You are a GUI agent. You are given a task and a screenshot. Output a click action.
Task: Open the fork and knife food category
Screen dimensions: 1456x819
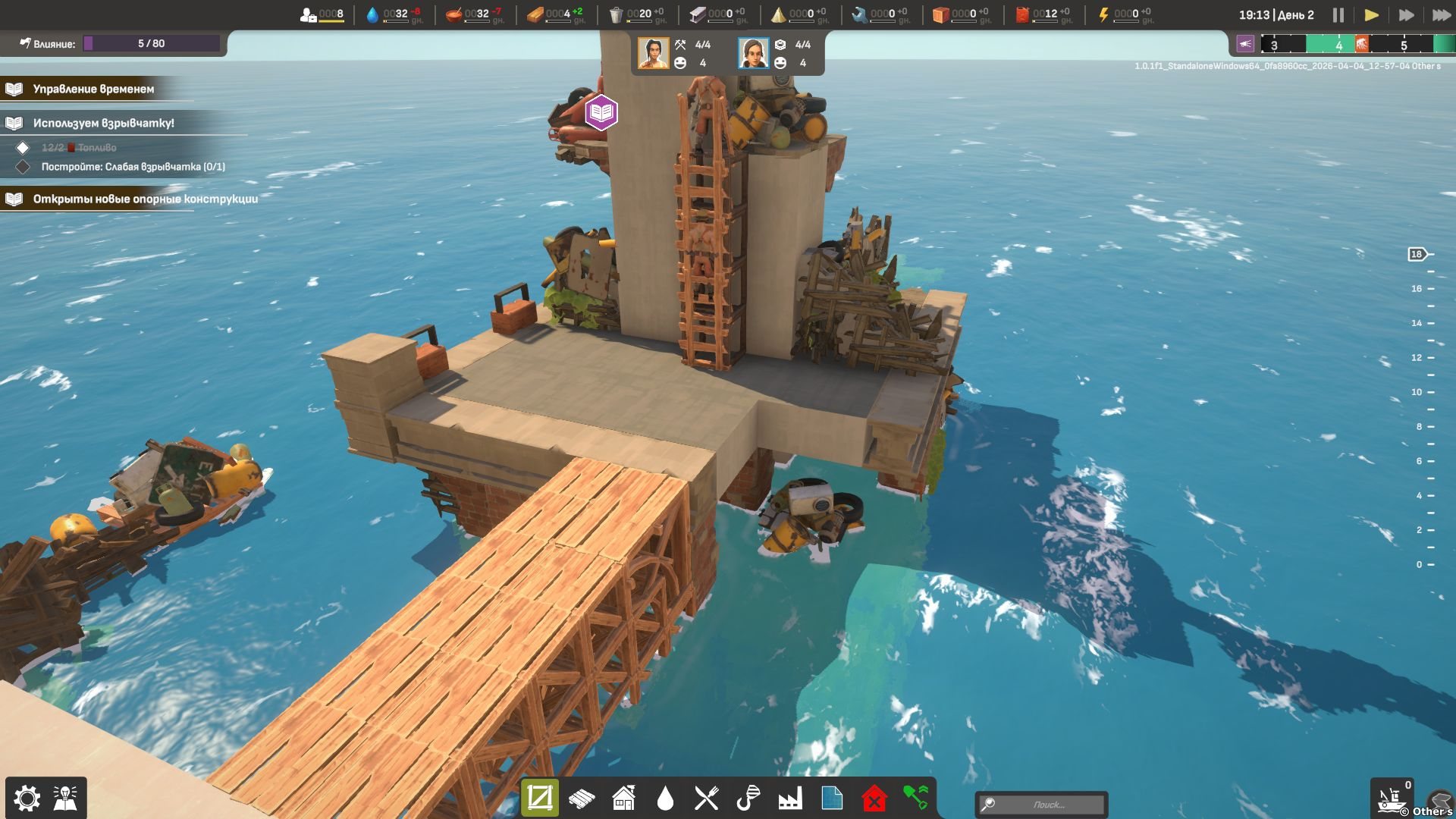point(706,798)
